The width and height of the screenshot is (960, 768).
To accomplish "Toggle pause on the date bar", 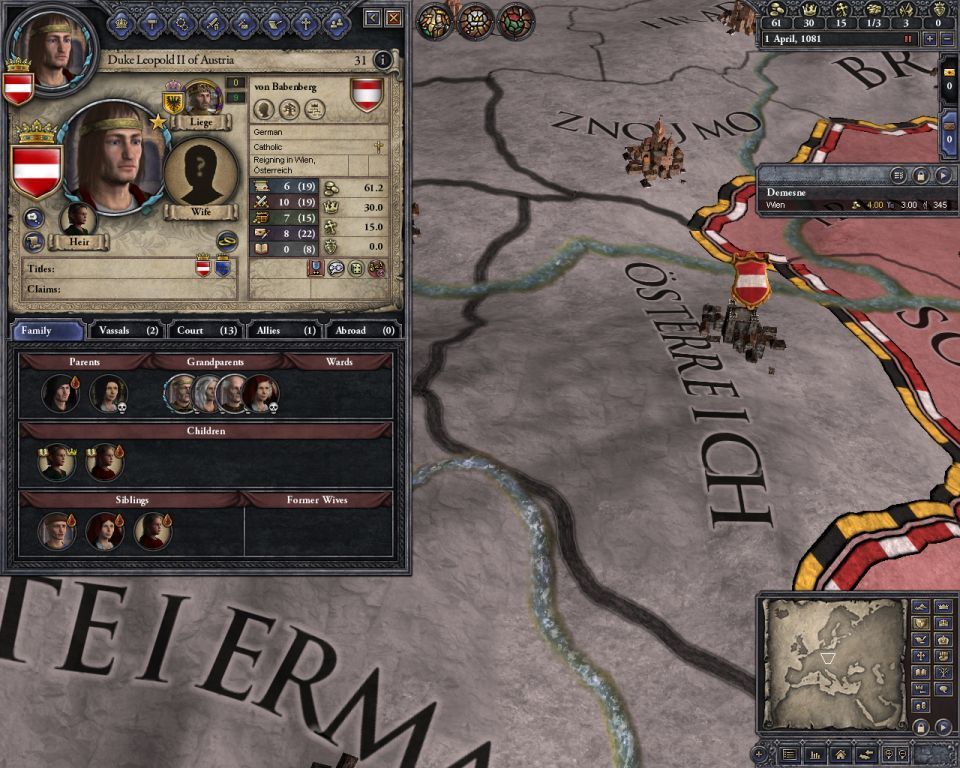I will [909, 39].
